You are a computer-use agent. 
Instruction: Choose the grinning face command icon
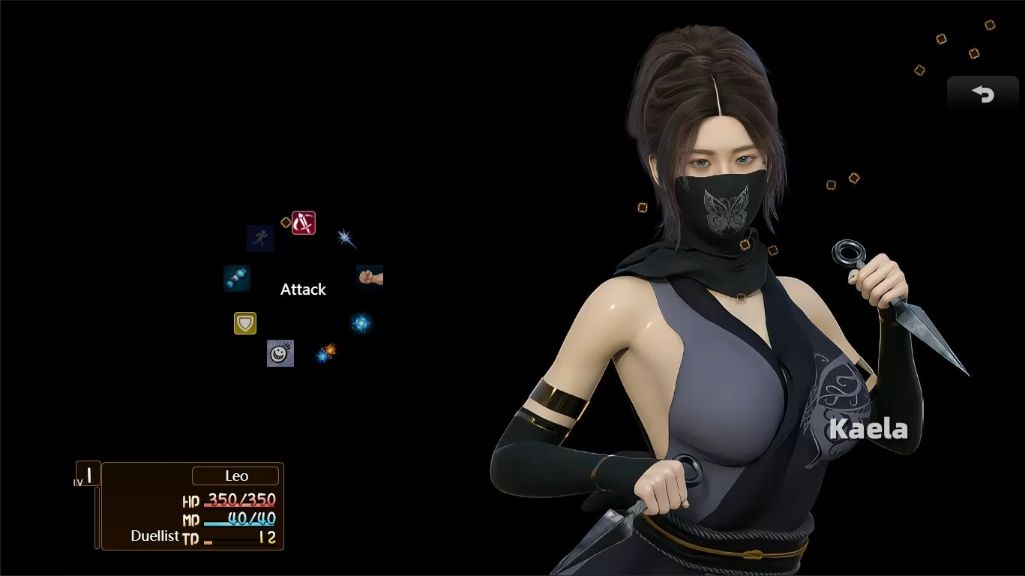280,353
